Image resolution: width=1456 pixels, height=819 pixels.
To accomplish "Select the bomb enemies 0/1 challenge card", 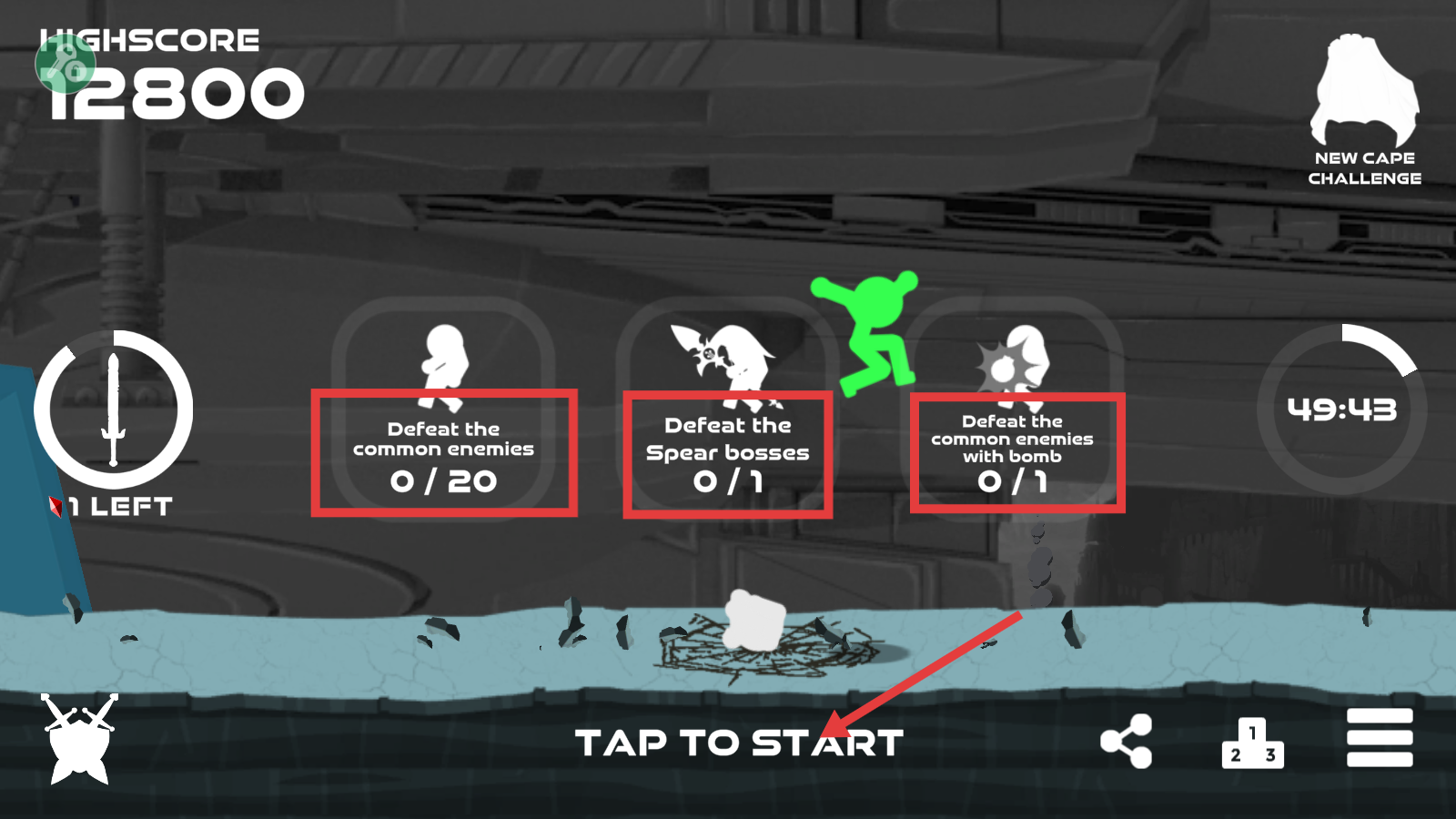I will tap(1017, 453).
